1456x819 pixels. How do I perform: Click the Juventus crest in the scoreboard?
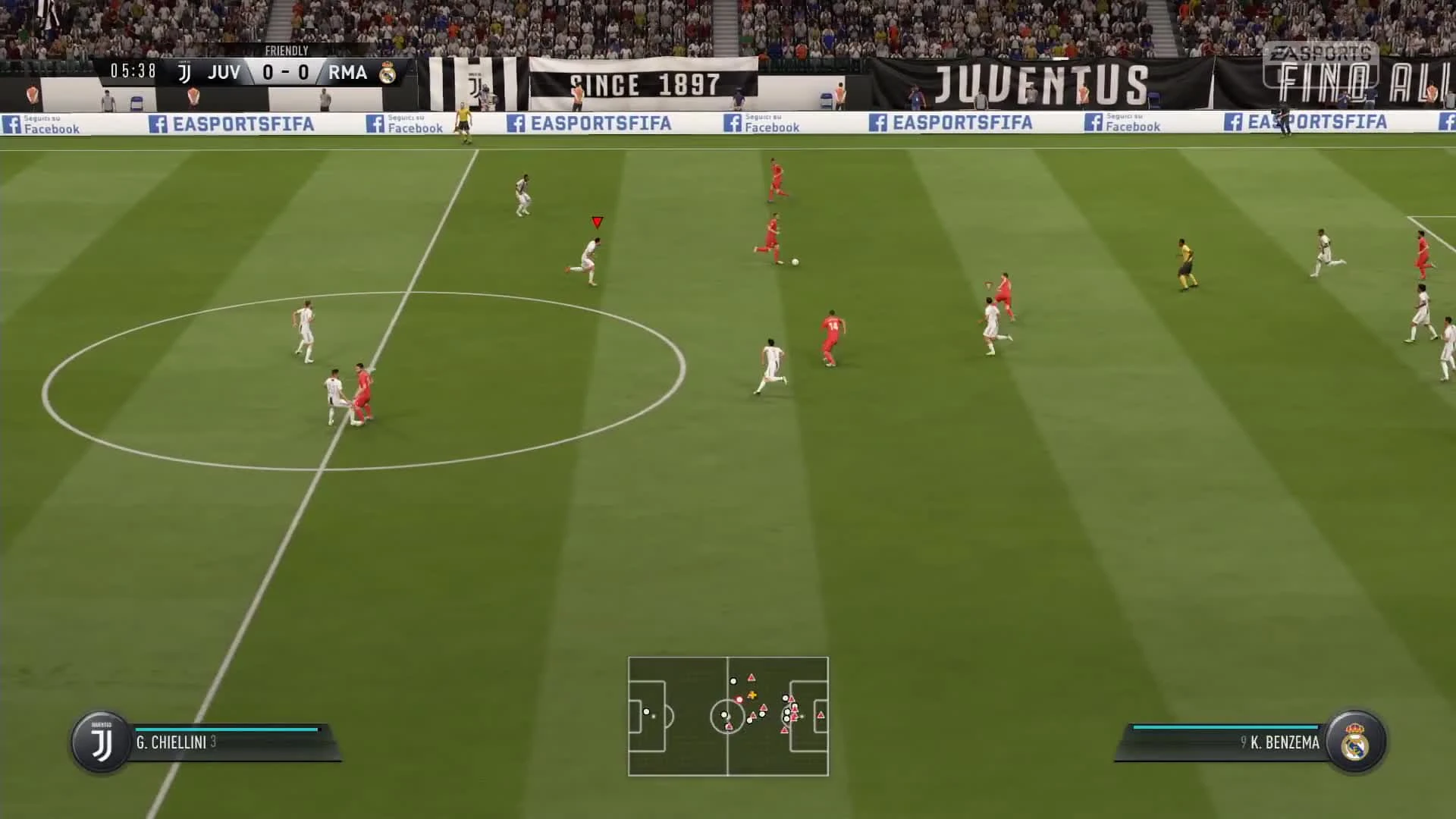click(x=184, y=72)
